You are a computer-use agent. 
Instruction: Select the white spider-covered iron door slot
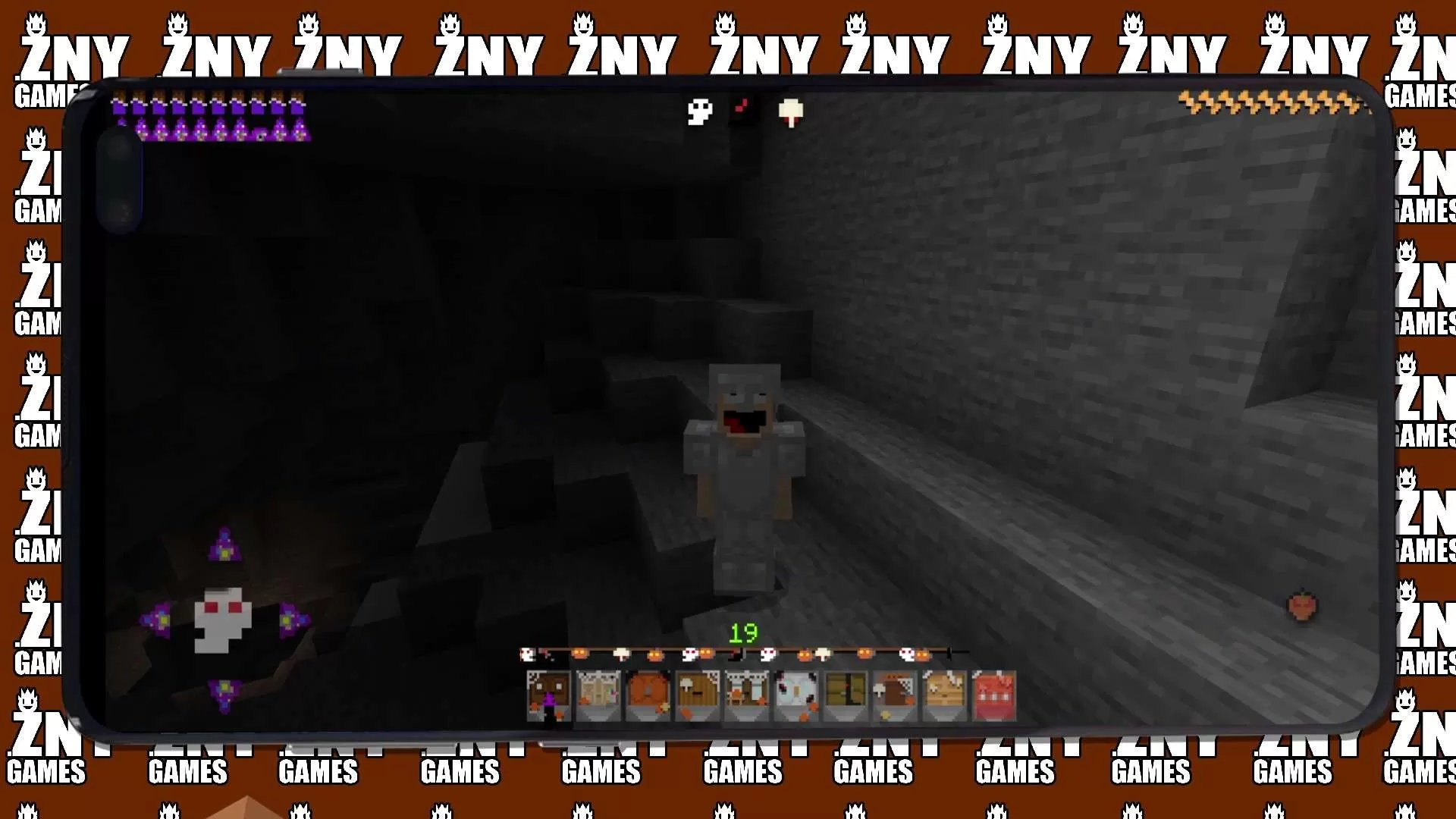[x=796, y=695]
